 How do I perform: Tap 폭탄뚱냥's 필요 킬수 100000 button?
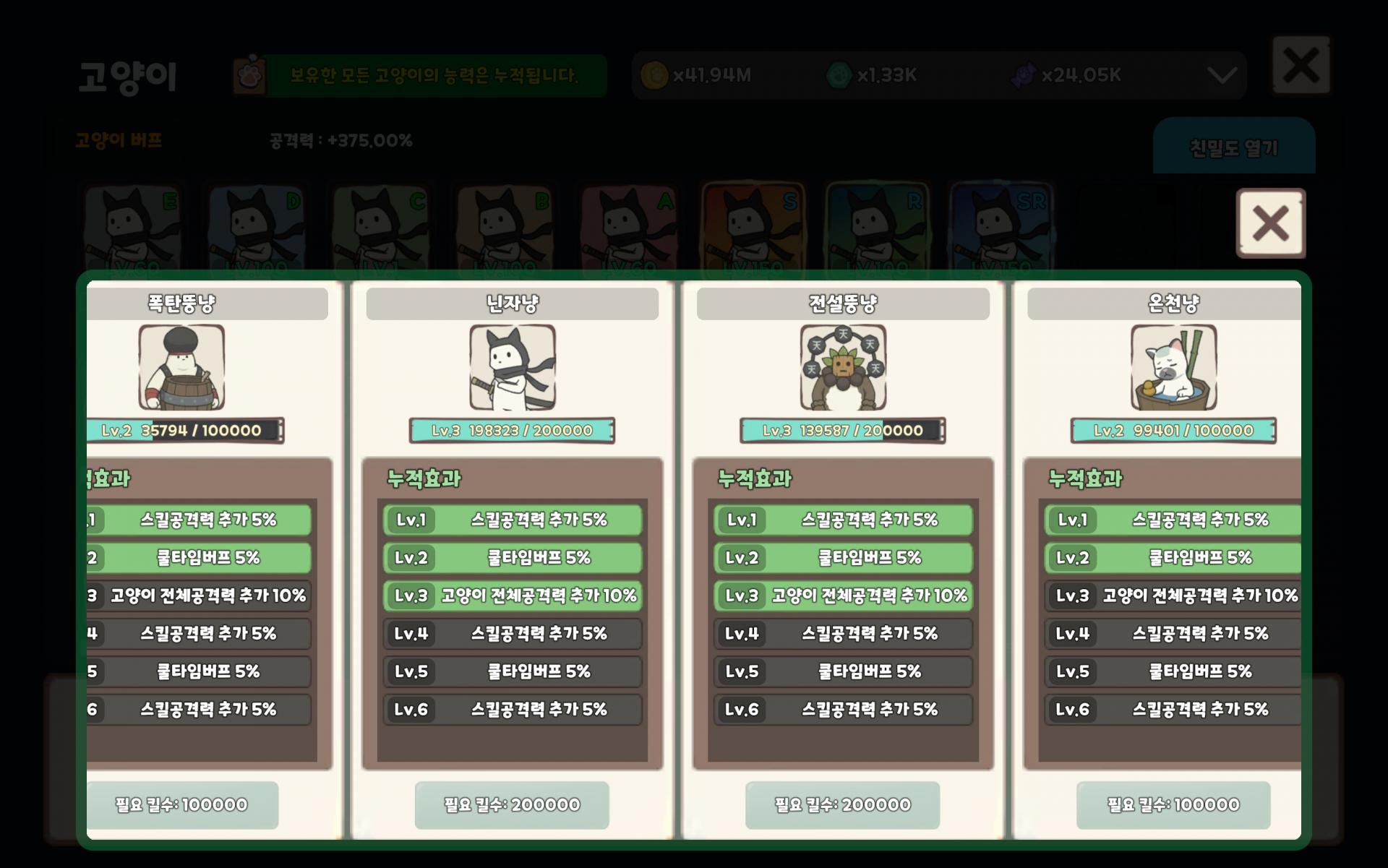[x=182, y=804]
